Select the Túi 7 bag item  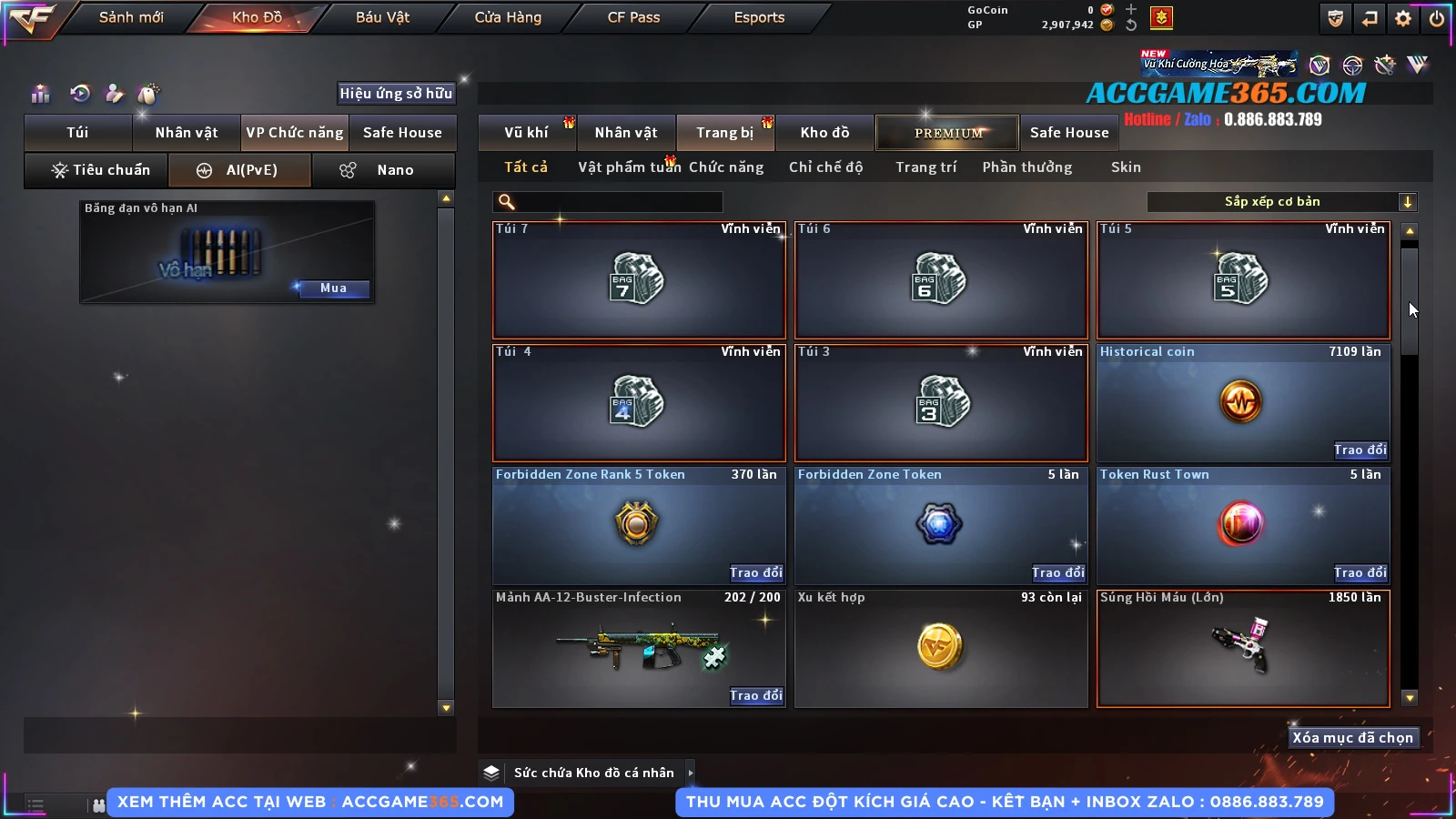point(639,280)
